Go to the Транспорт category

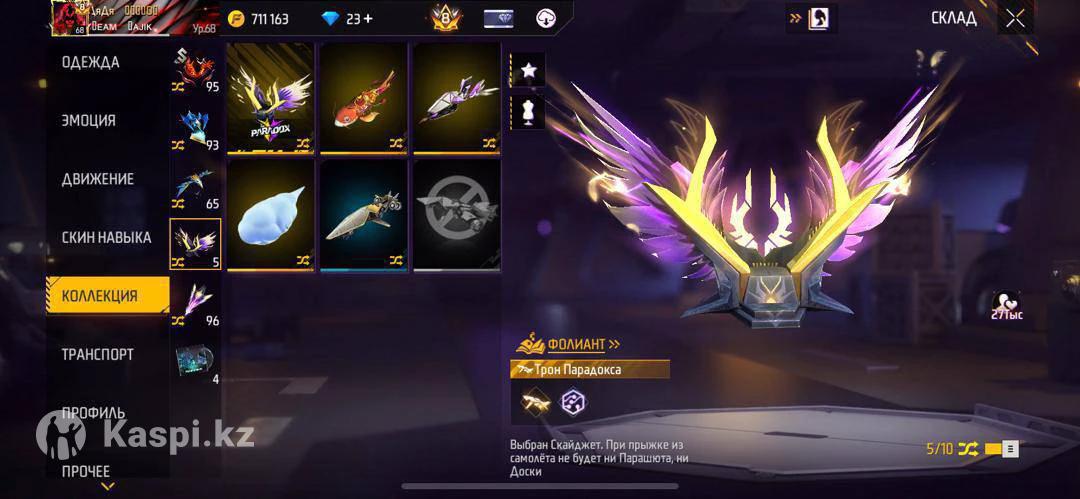point(97,354)
